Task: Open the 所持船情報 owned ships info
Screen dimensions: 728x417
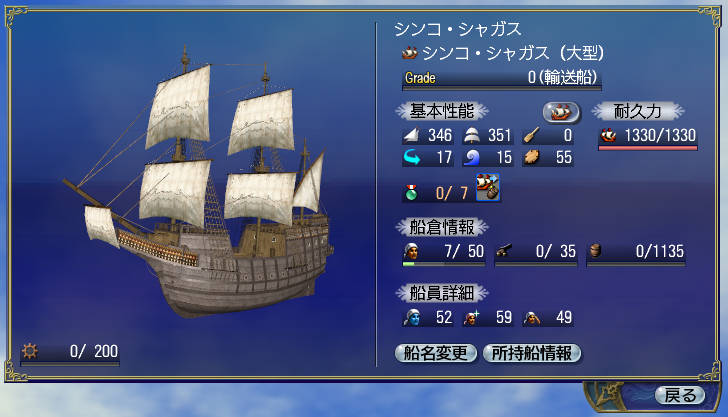Action: pos(531,352)
